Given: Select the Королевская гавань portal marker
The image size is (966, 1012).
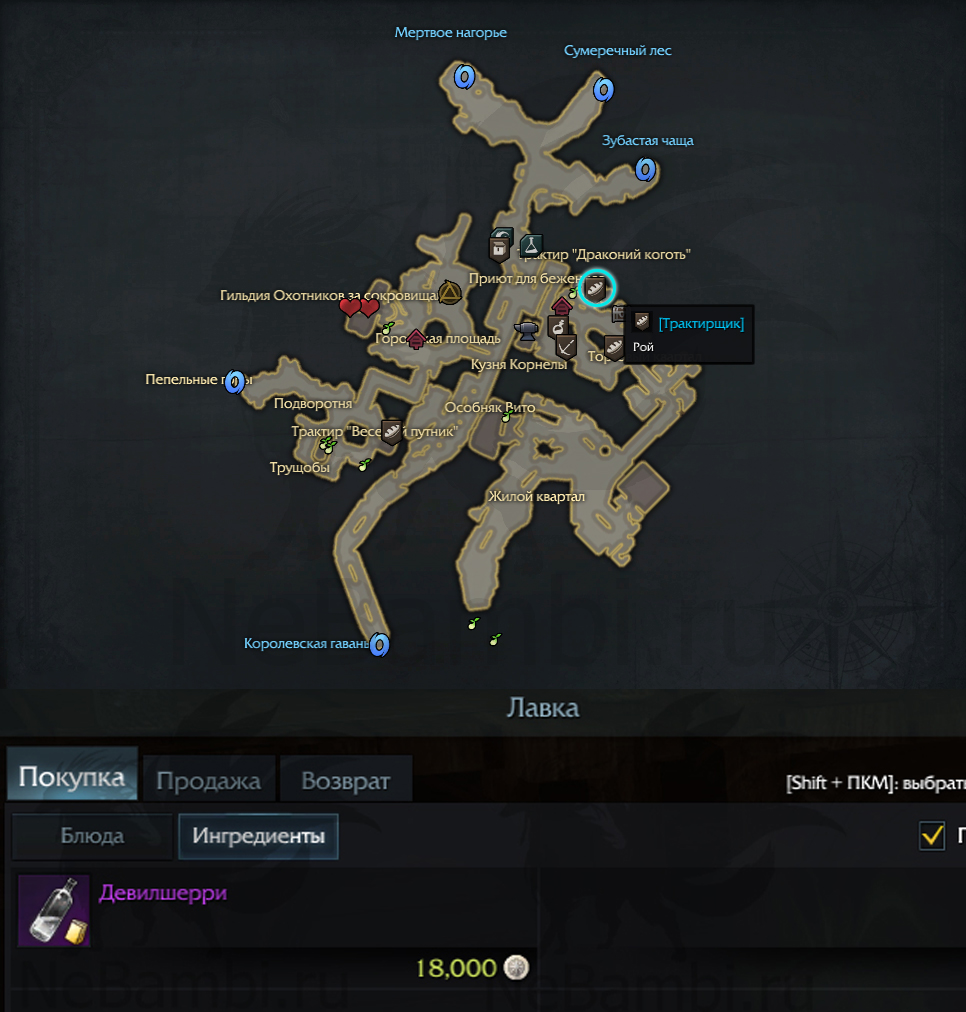Looking at the screenshot, I should tap(379, 645).
